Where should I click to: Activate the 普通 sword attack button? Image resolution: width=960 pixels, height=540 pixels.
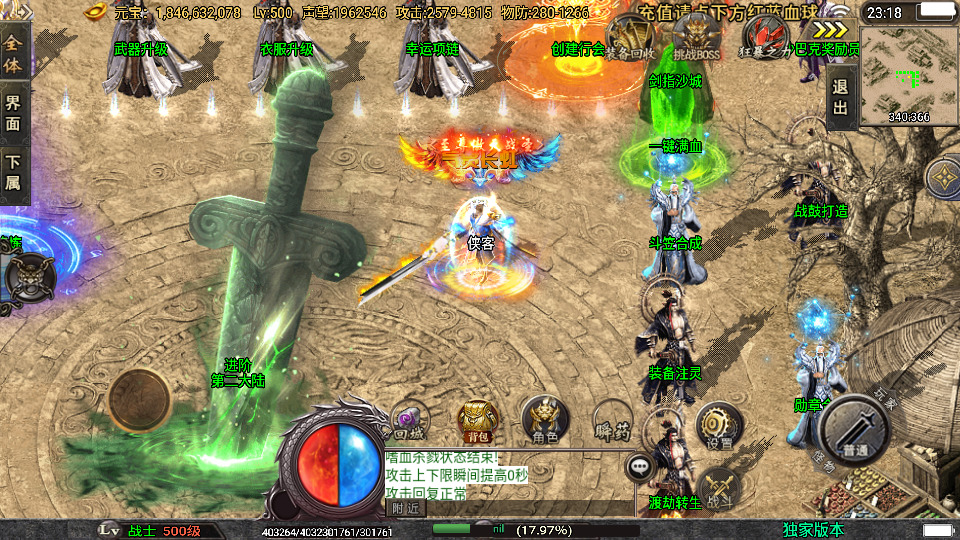pyautogui.click(x=854, y=432)
